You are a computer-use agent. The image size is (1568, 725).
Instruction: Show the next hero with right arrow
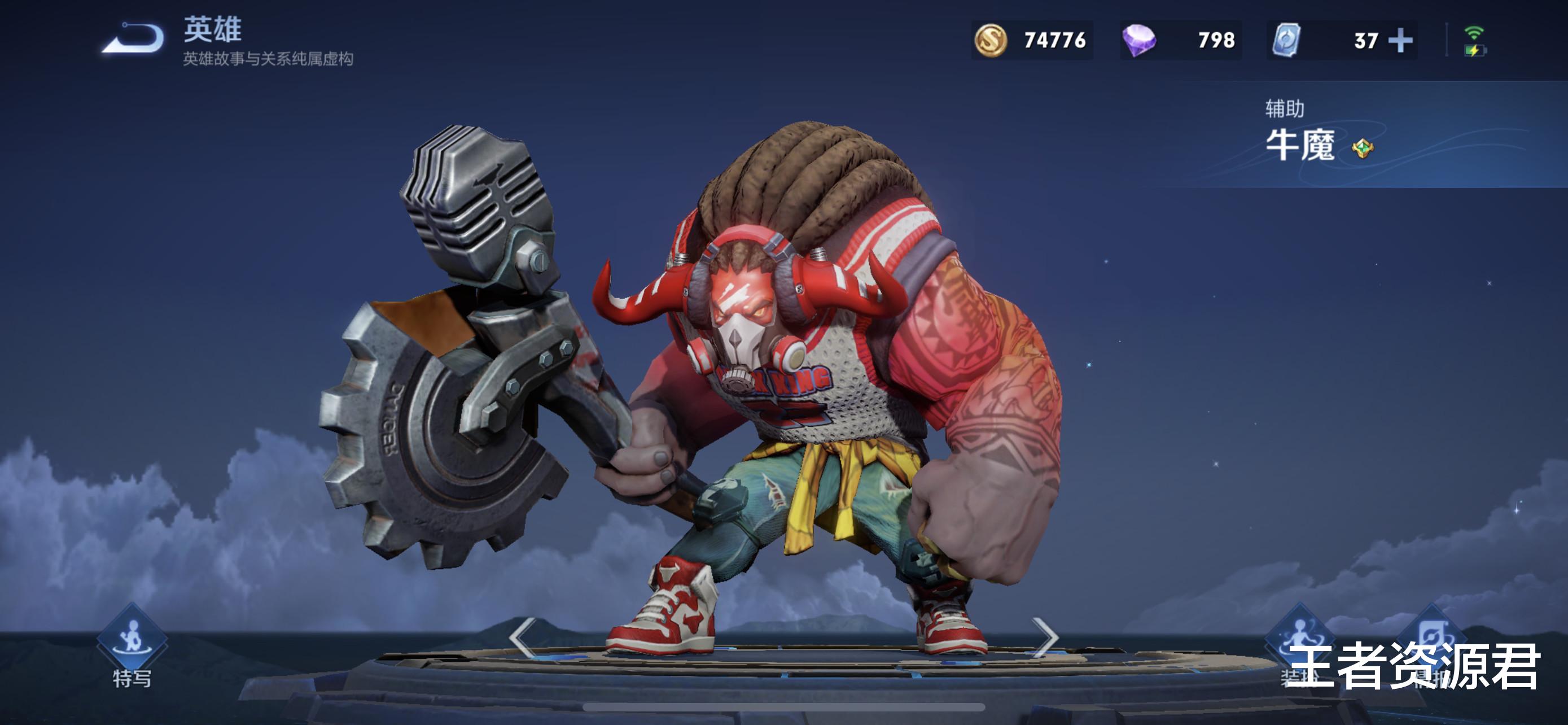click(1046, 637)
